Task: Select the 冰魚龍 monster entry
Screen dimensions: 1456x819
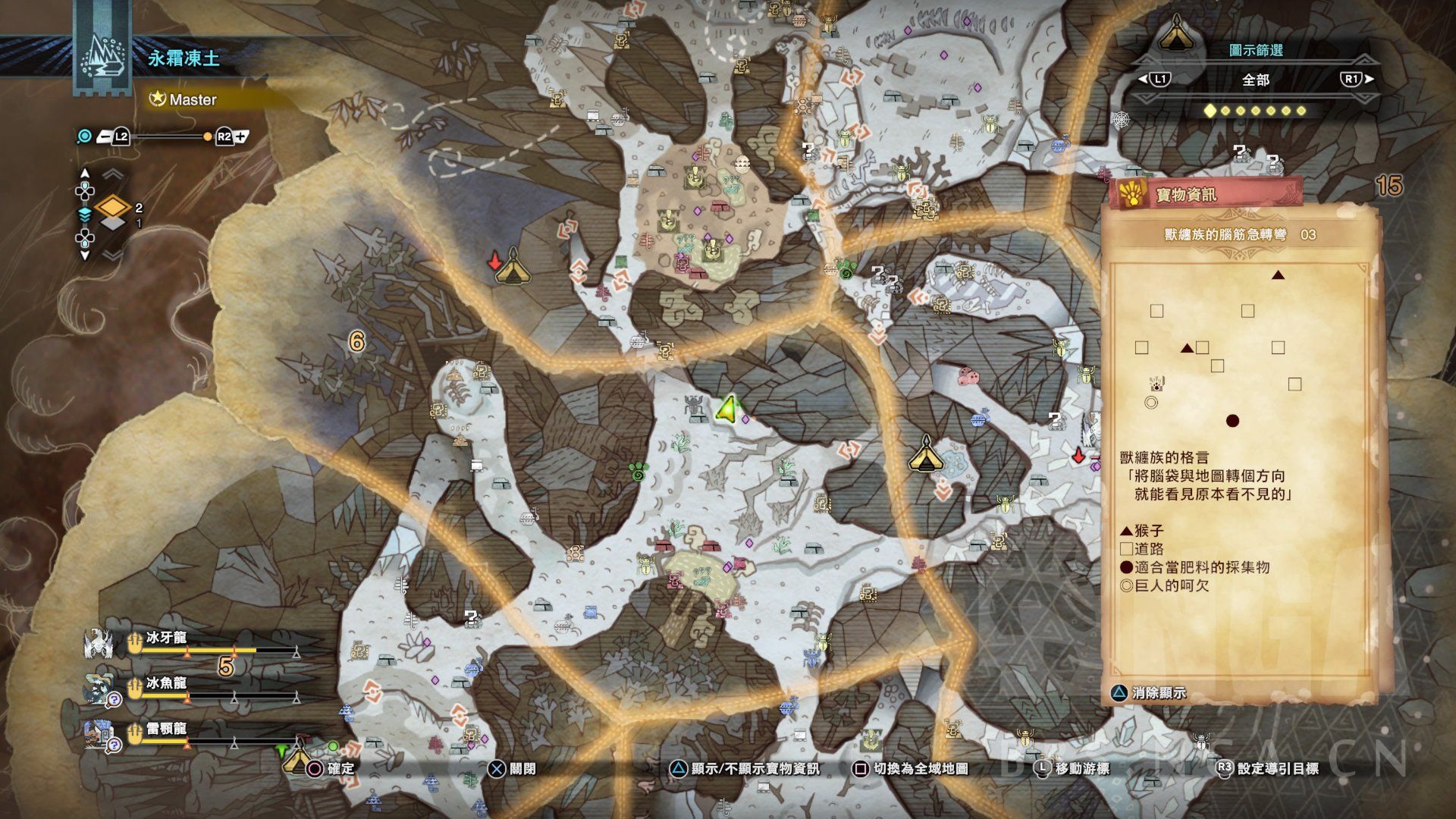Action: [x=167, y=684]
